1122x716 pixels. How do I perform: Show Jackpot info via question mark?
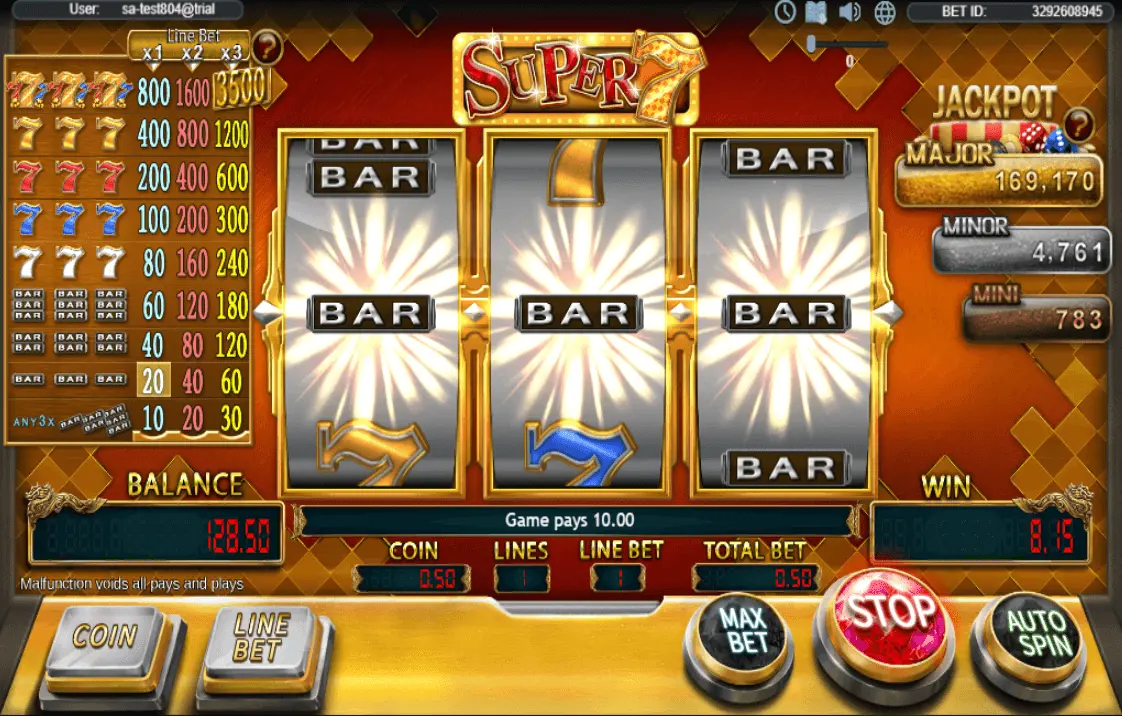[x=1077, y=125]
